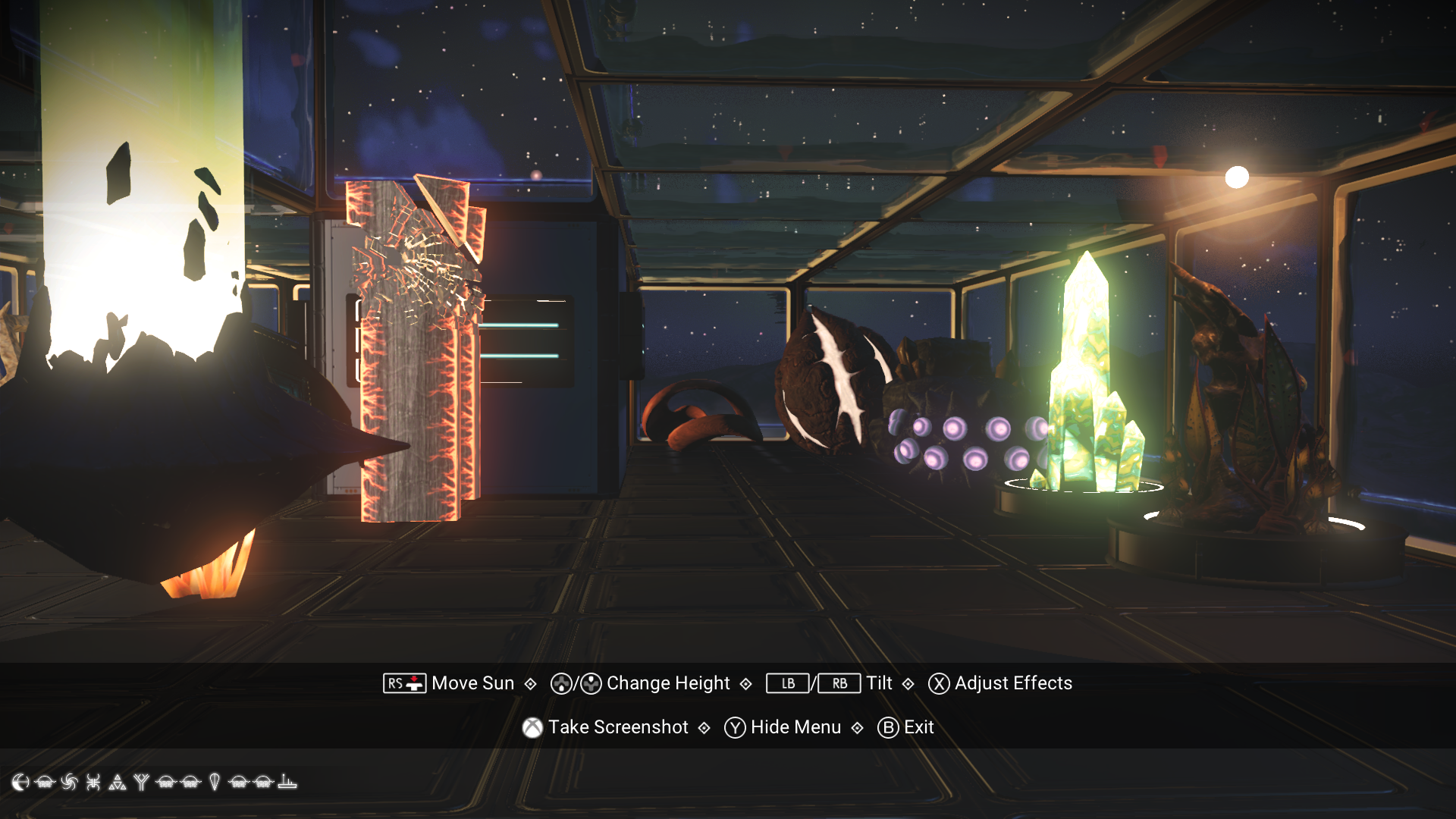
Task: Select the triple-triangle Atlas portal glyph
Action: (118, 781)
